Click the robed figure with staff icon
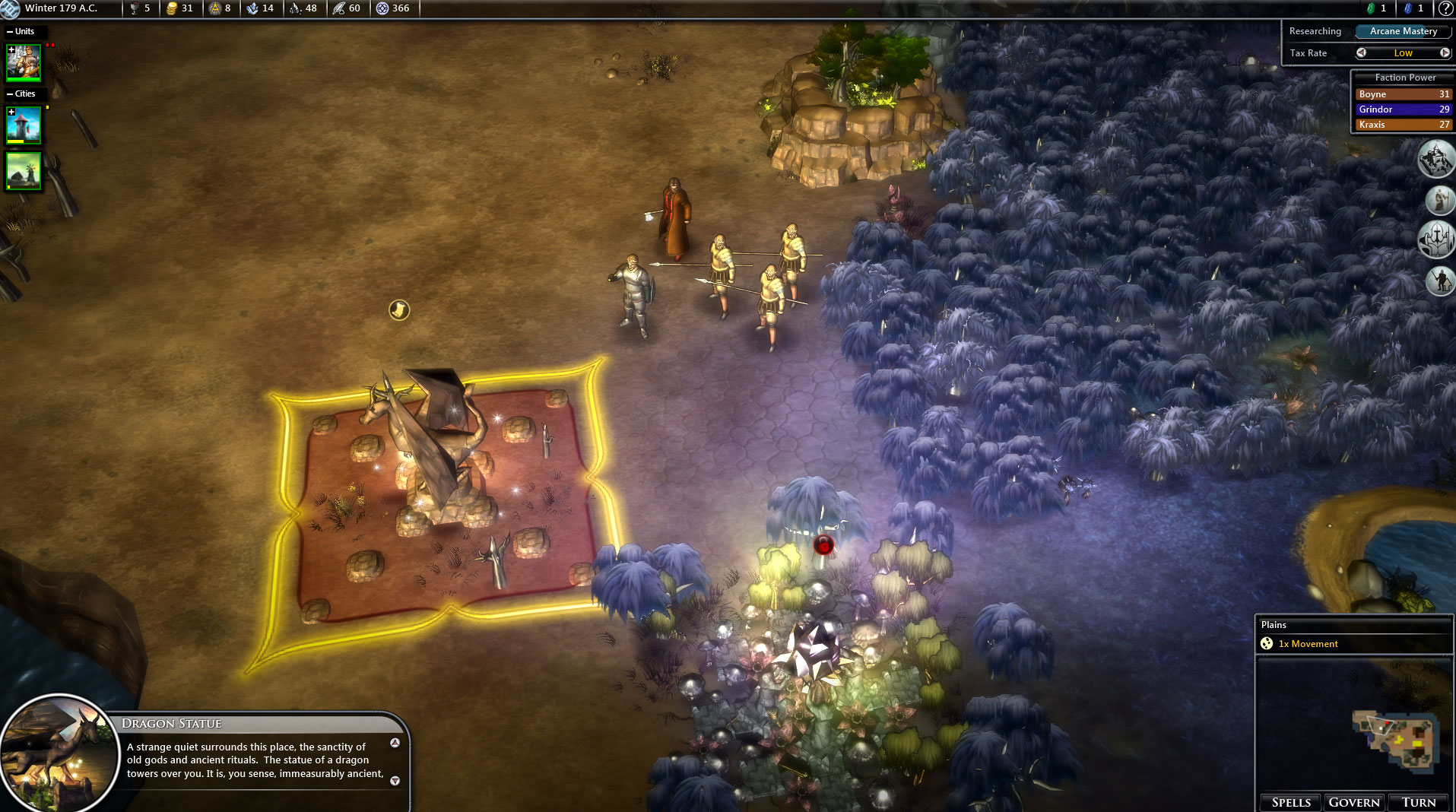The image size is (1456, 812). [1439, 201]
